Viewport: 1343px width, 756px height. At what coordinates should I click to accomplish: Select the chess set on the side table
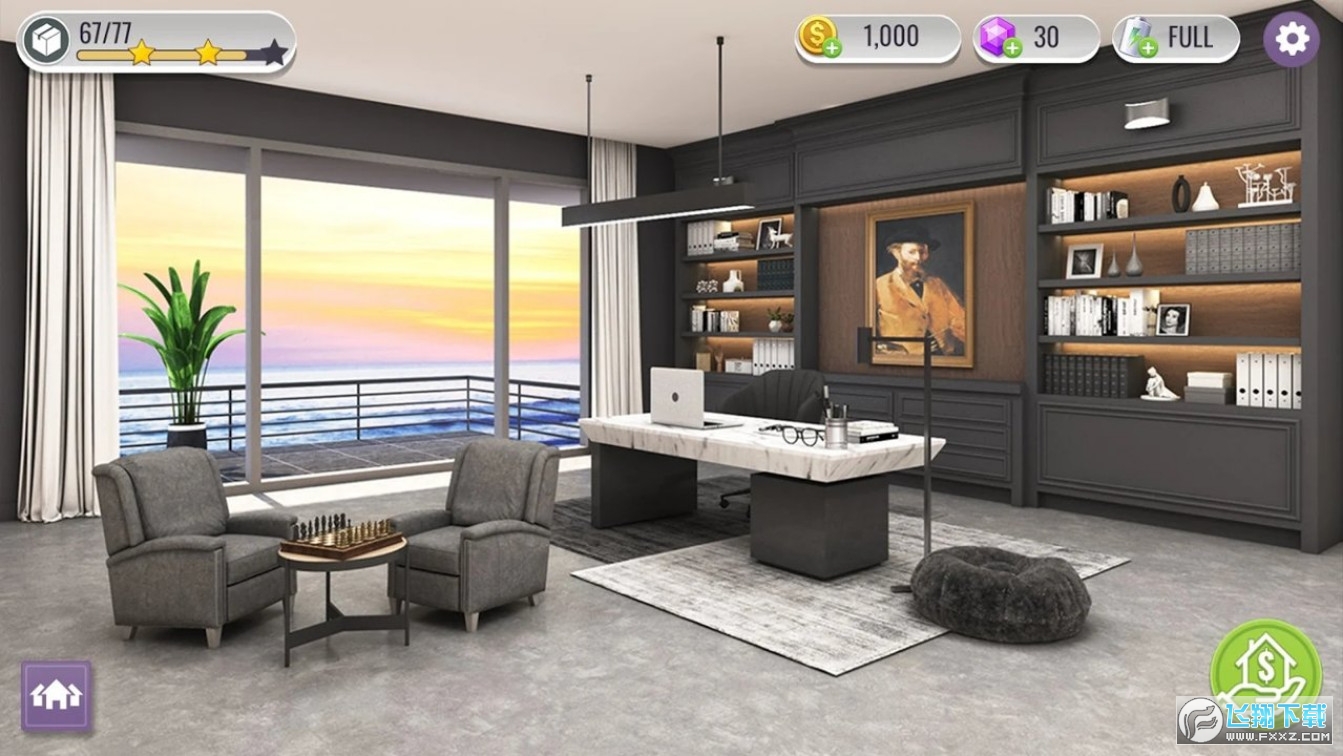[340, 530]
